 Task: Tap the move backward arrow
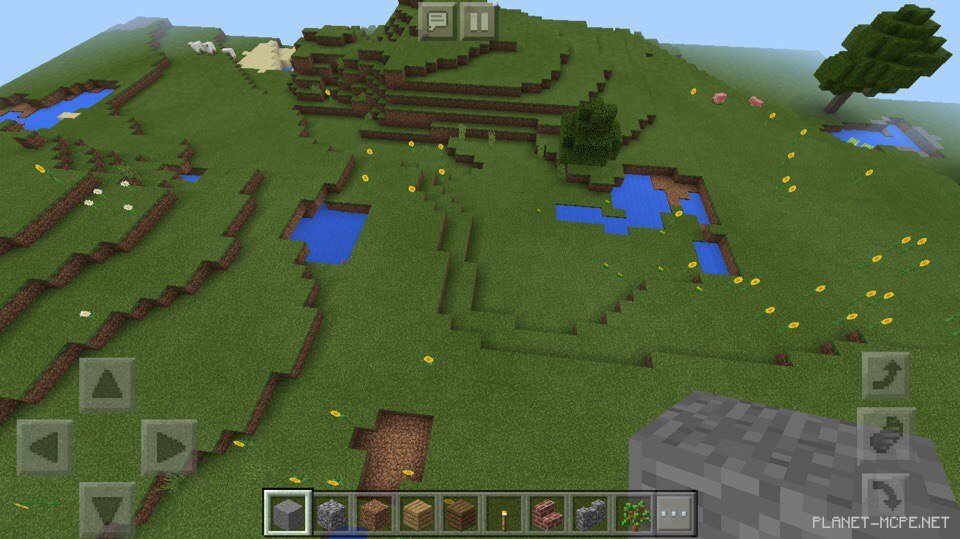(x=107, y=507)
